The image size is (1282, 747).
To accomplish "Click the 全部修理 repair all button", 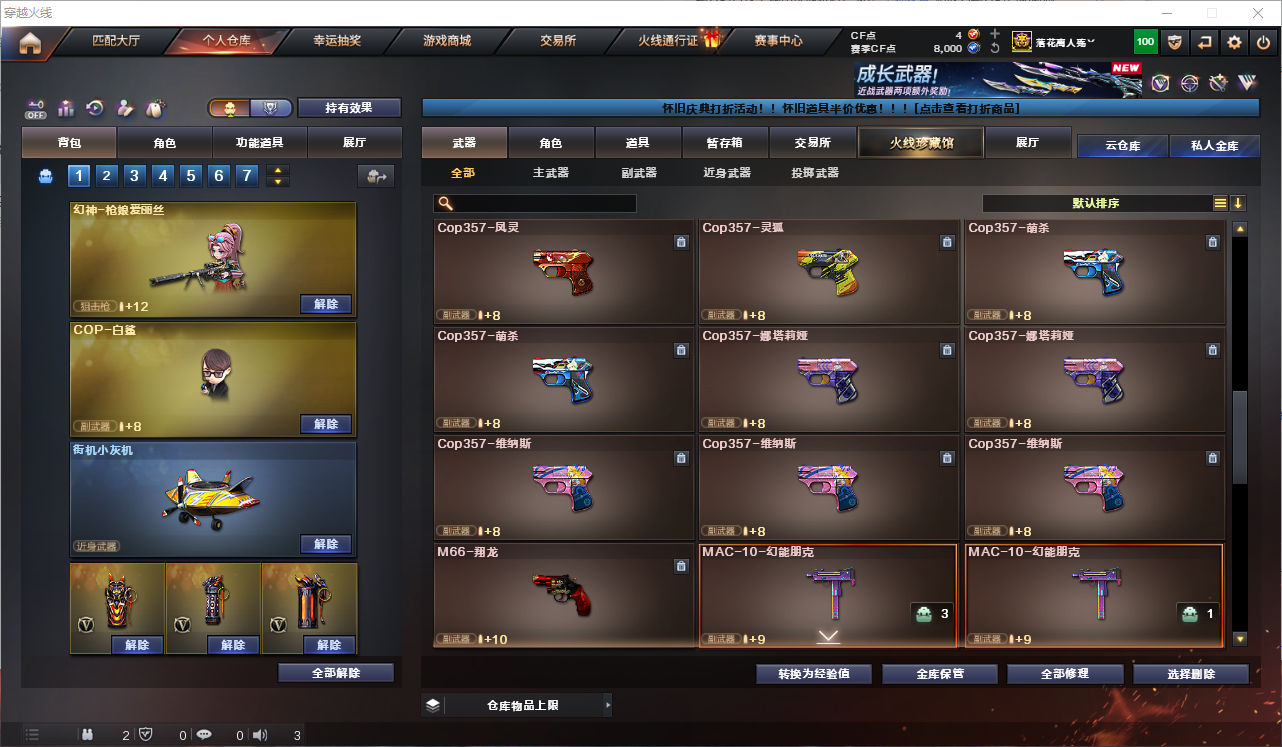I will [1062, 674].
